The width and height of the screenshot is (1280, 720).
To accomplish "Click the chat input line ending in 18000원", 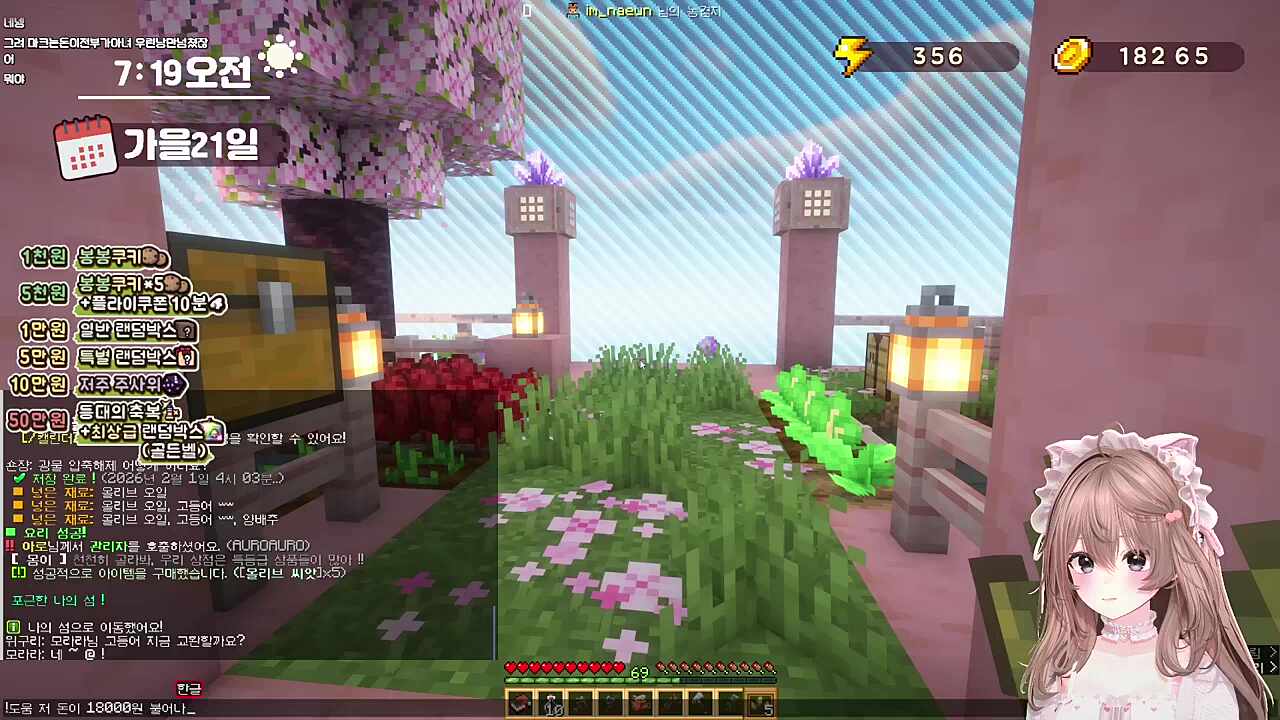I will point(100,708).
